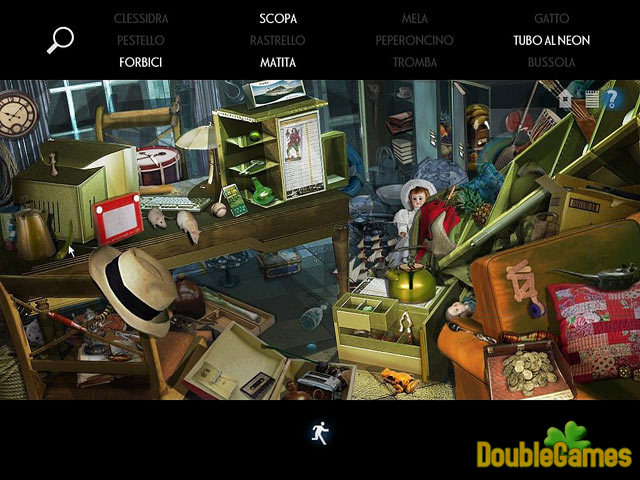Click the blue question mark hint
This screenshot has height=480, width=640.
pos(612,99)
